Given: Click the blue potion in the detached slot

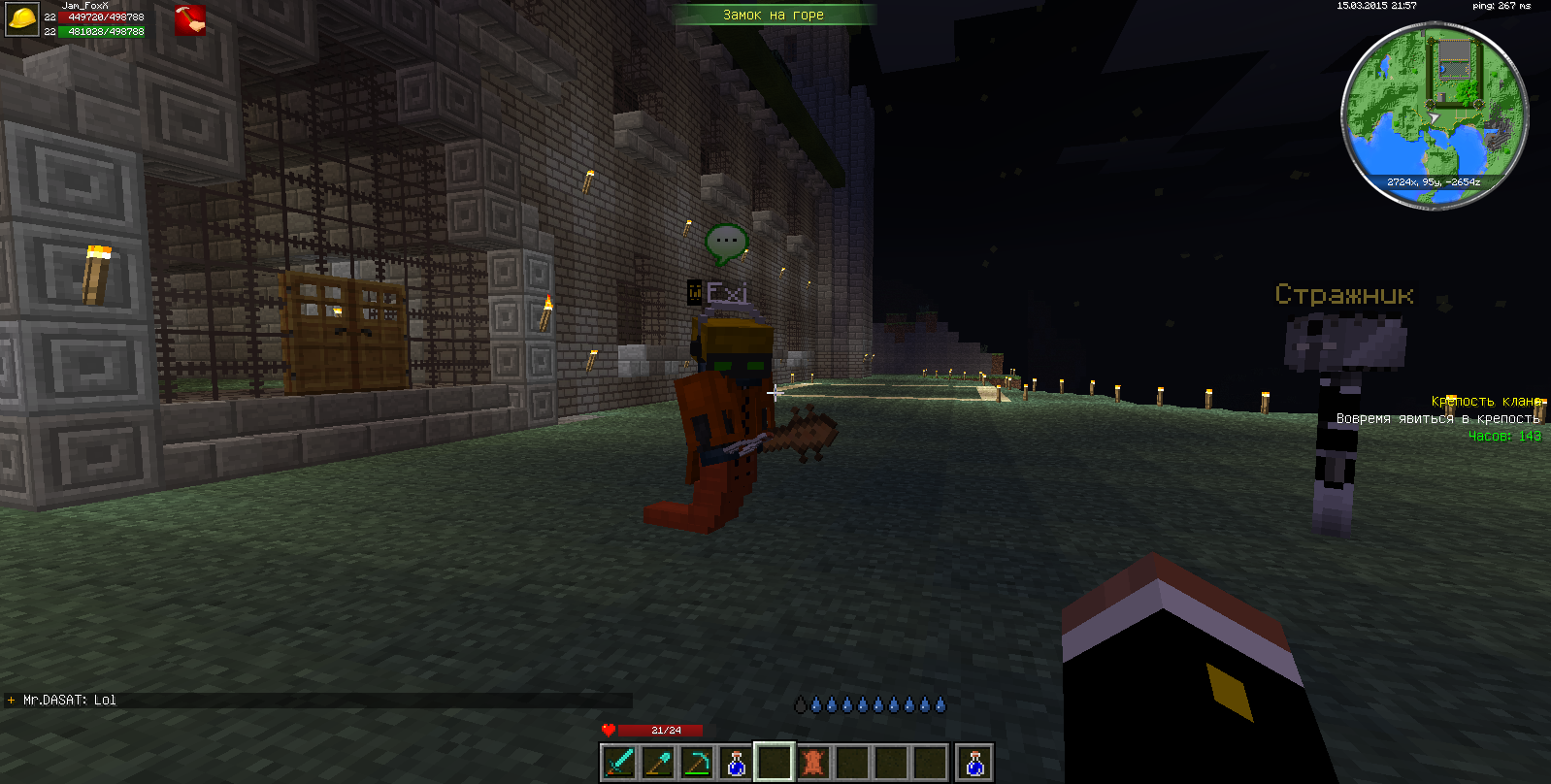Looking at the screenshot, I should click(x=974, y=763).
